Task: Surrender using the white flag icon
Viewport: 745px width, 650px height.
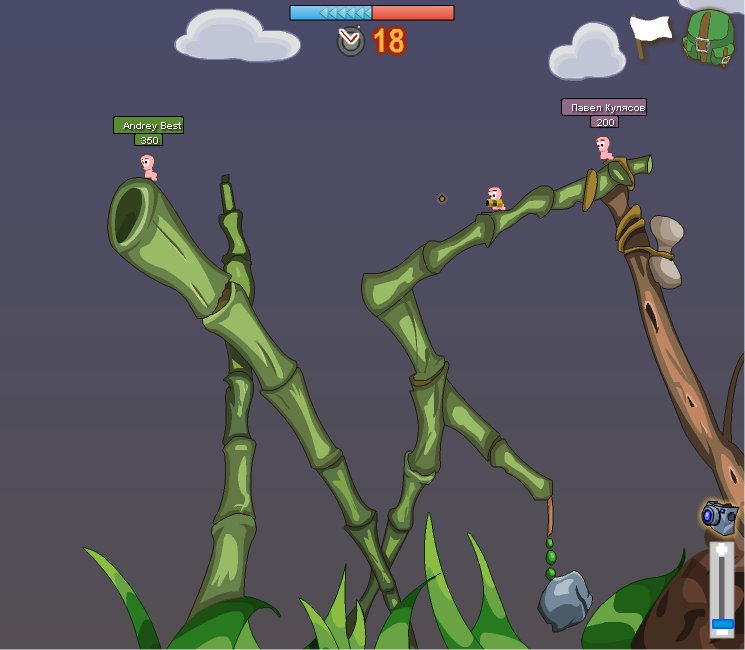Action: 650,34
